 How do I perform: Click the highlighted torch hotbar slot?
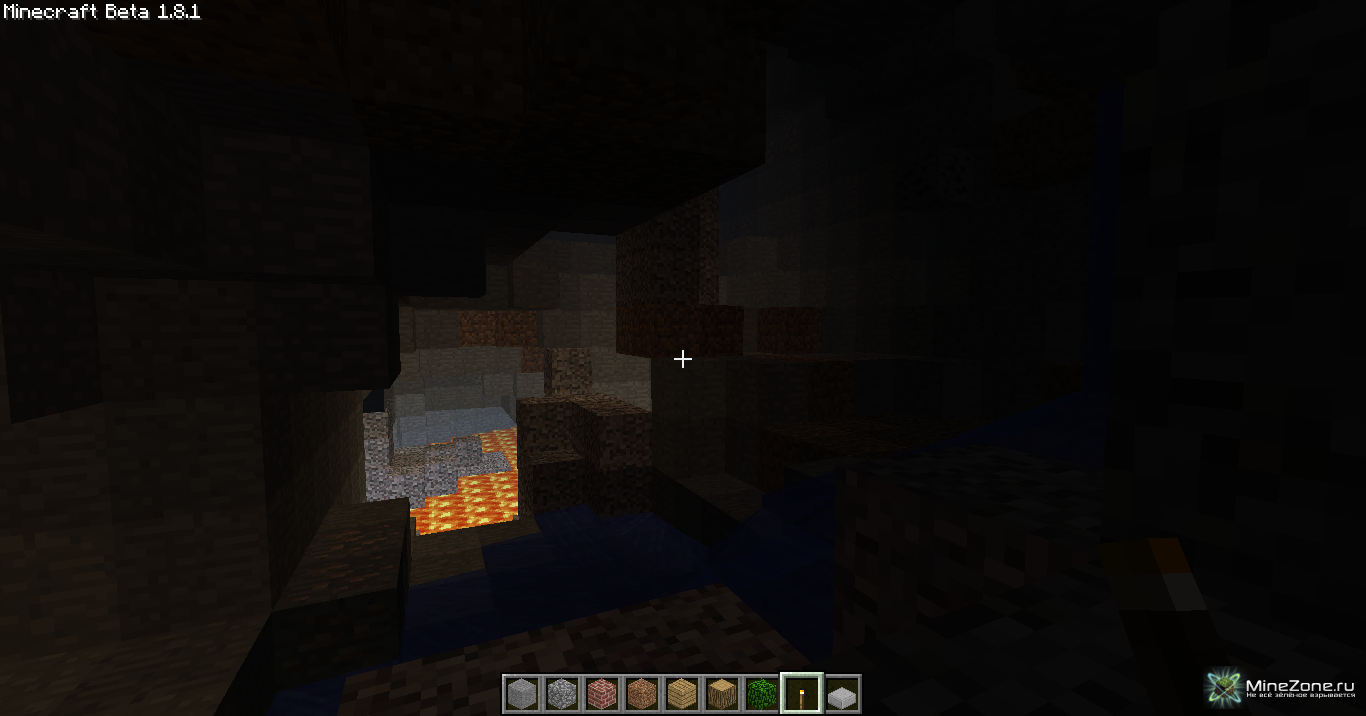801,693
